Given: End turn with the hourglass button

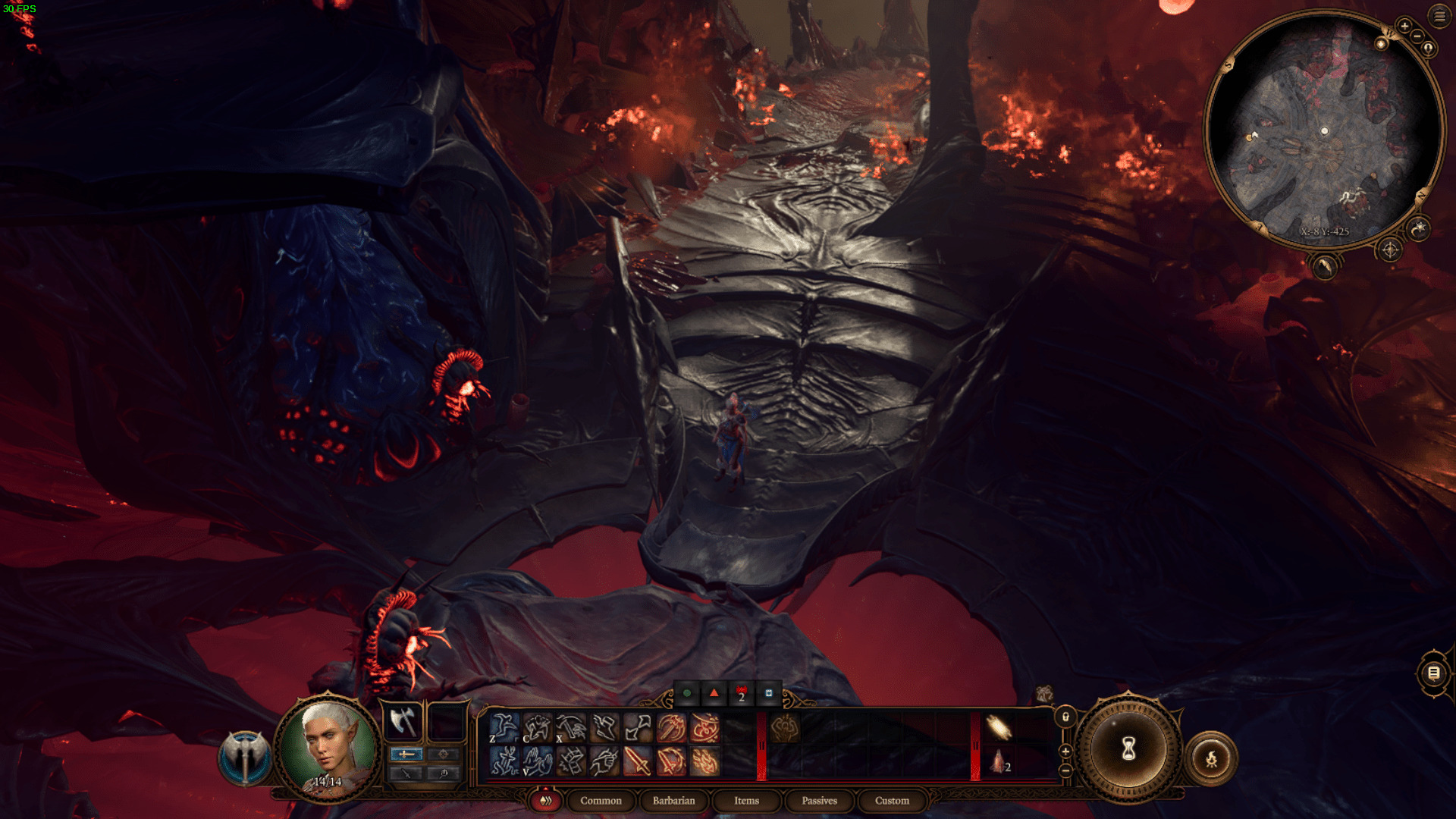Looking at the screenshot, I should [1128, 749].
